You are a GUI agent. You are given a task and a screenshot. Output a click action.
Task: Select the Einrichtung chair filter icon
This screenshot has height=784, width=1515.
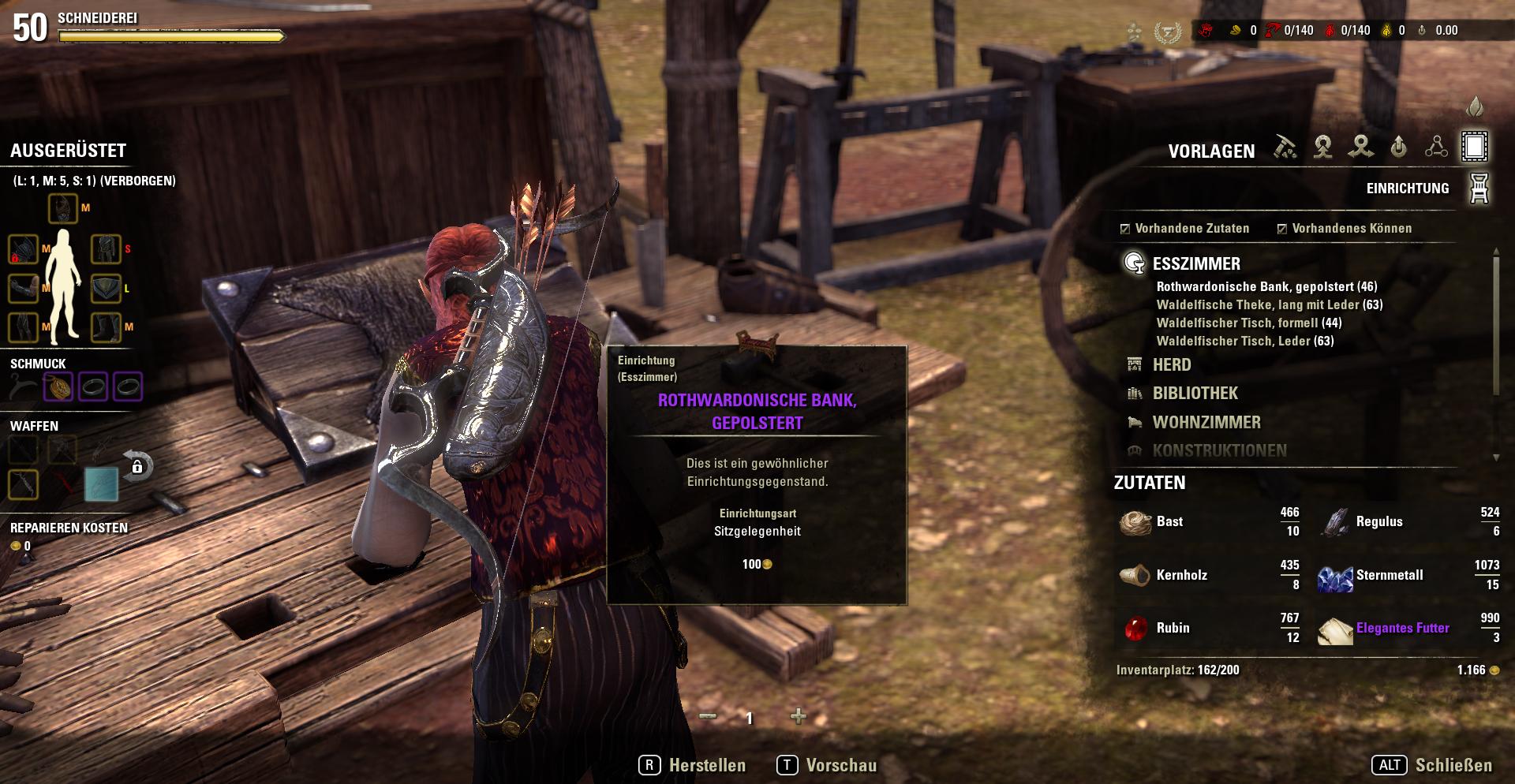(x=1479, y=189)
